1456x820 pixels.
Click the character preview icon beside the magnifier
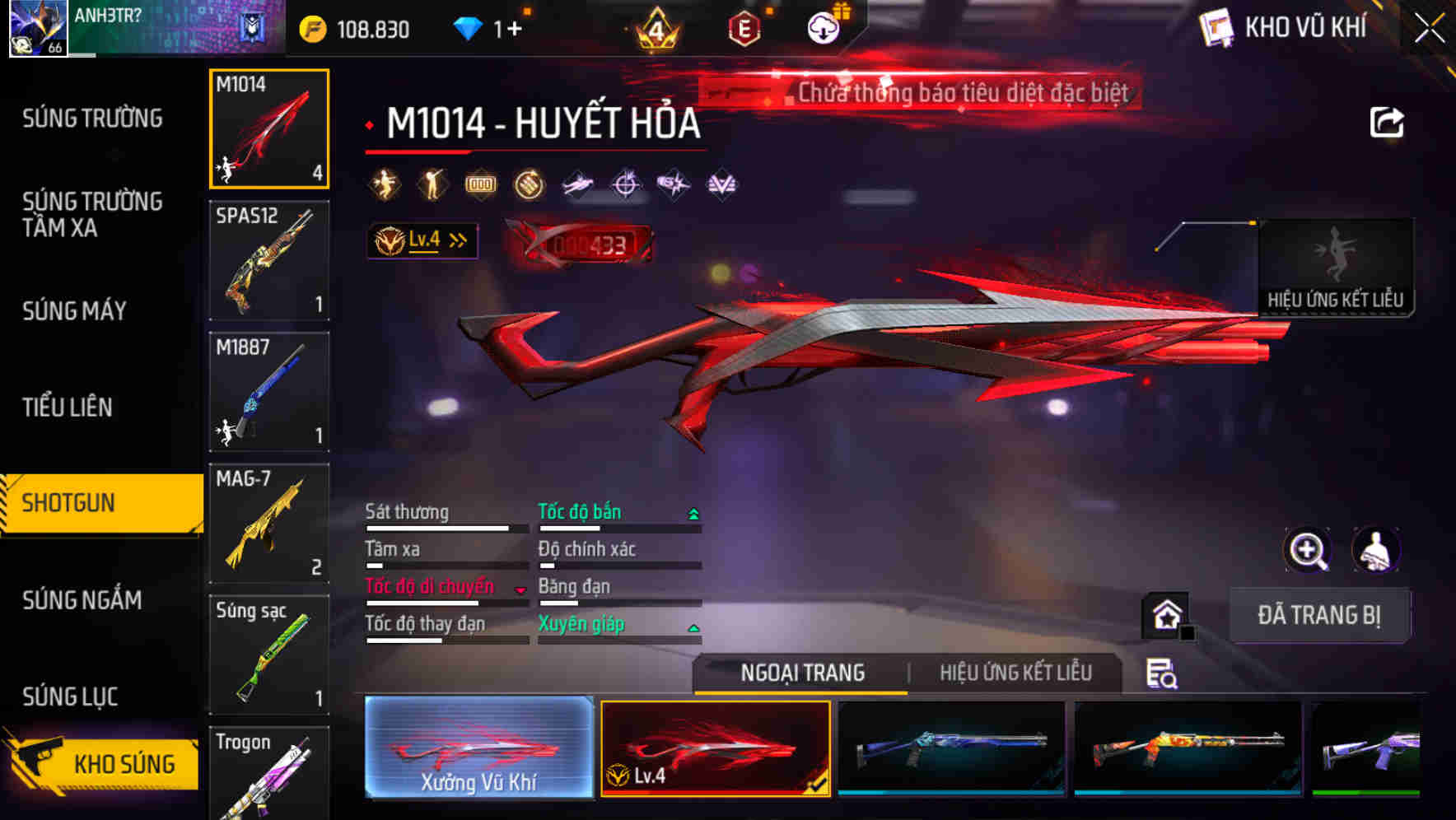(x=1374, y=550)
